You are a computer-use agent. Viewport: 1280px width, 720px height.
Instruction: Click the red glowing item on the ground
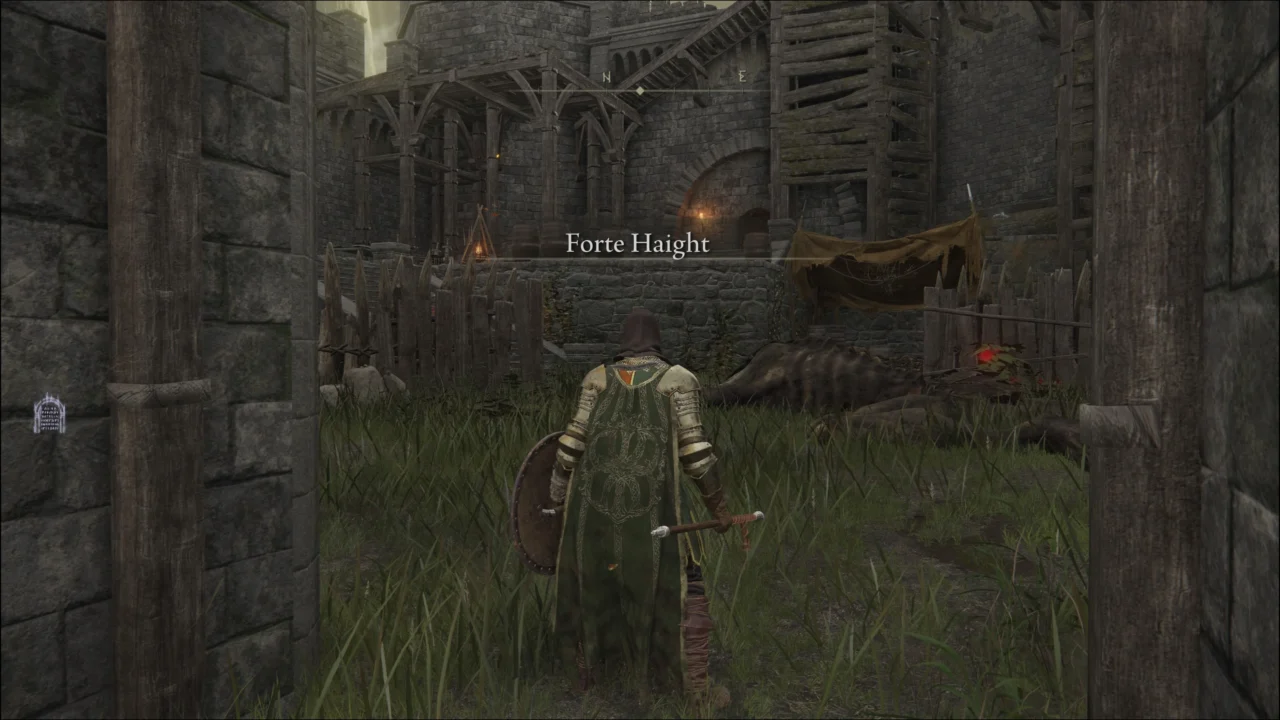pyautogui.click(x=985, y=355)
